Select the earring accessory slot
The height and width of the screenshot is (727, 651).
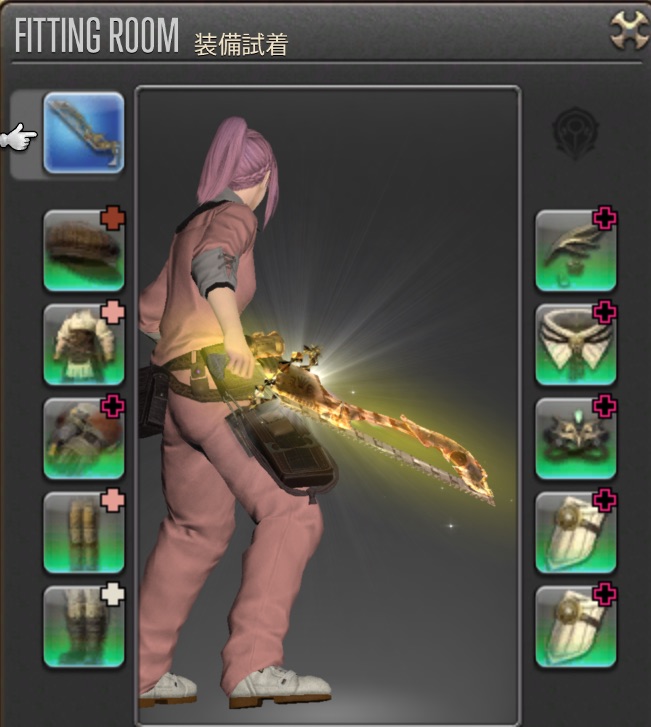[x=576, y=251]
